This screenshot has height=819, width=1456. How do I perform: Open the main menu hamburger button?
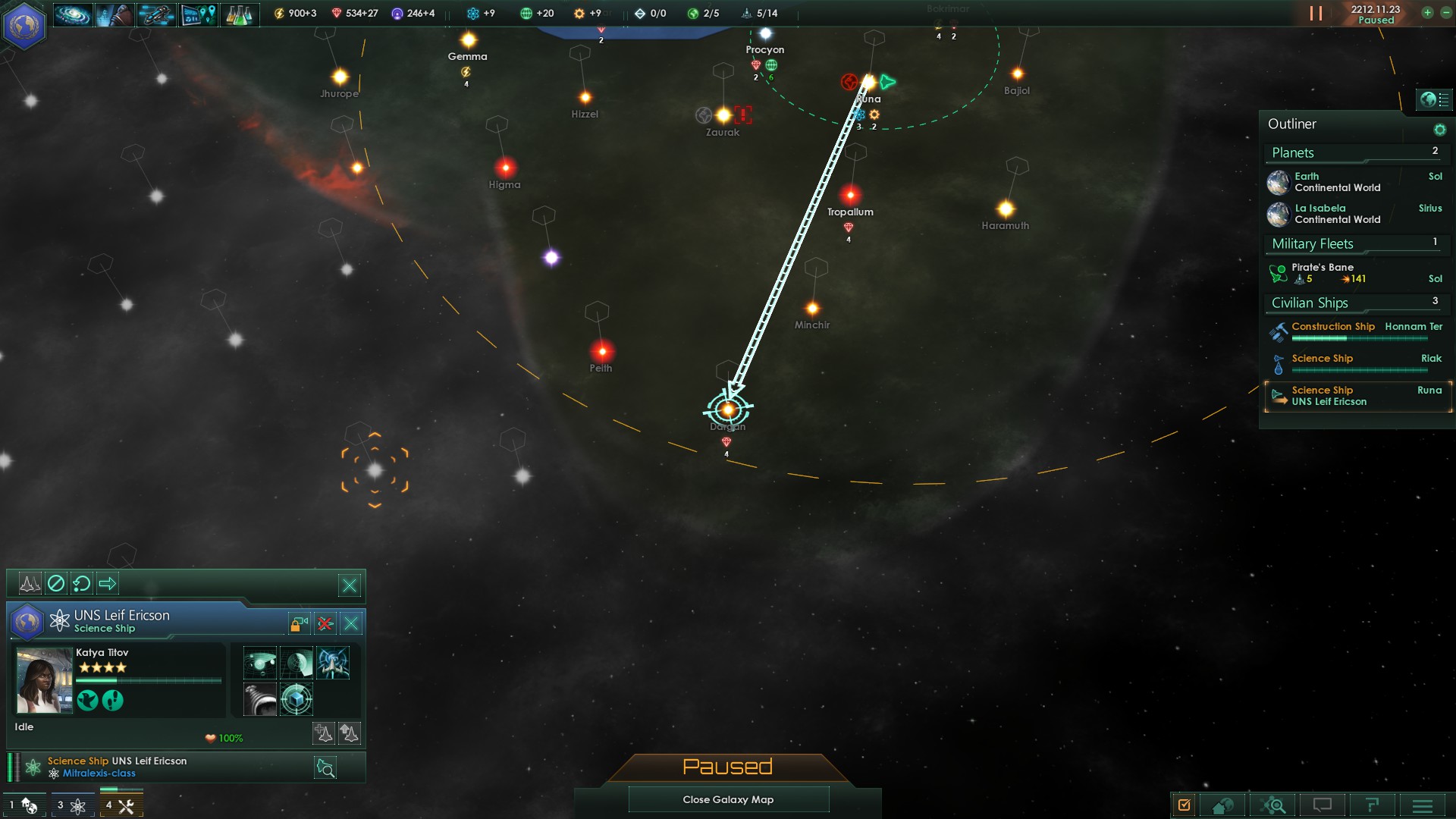pyautogui.click(x=1422, y=805)
